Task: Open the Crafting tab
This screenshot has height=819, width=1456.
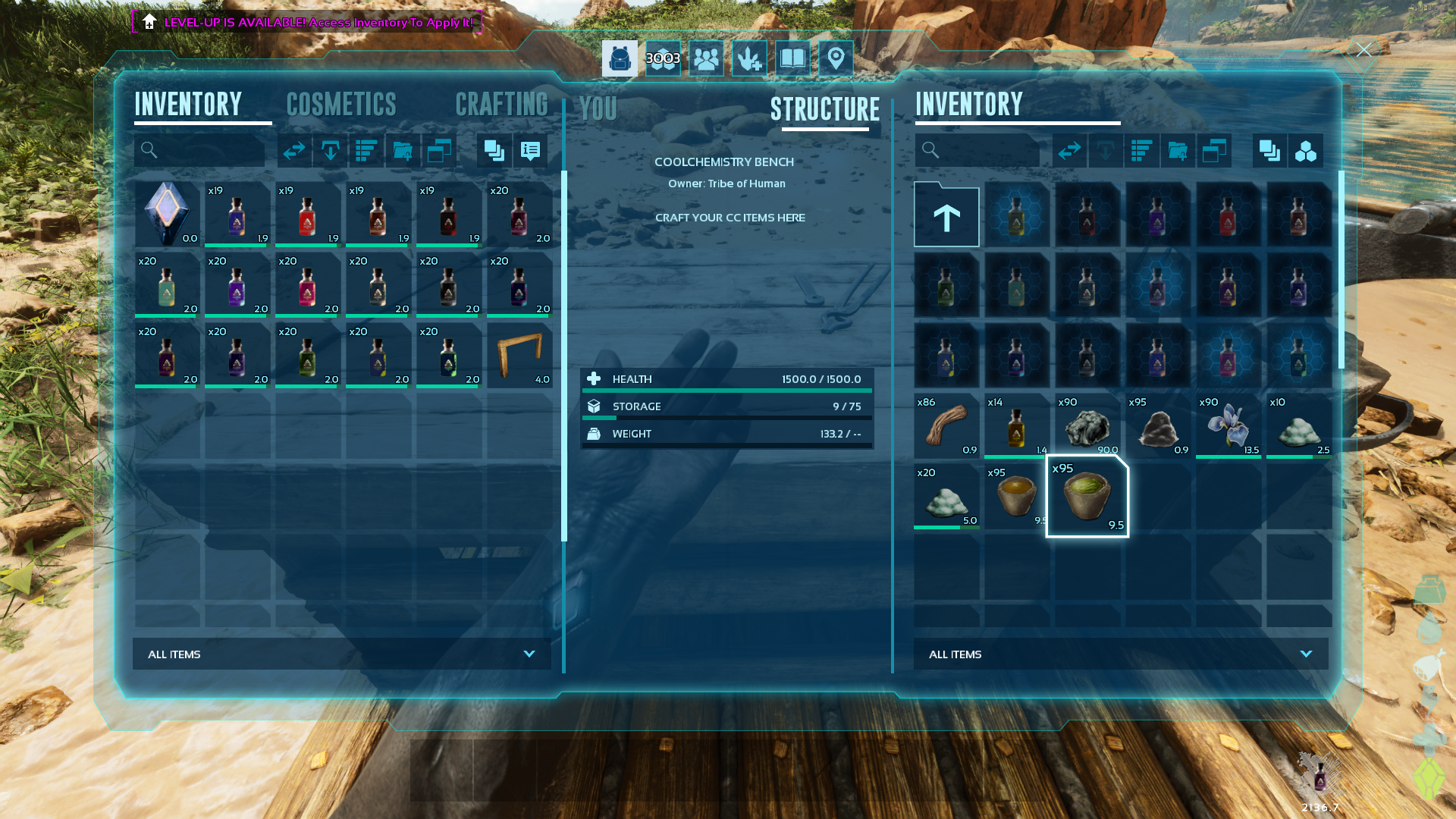Action: 501,105
